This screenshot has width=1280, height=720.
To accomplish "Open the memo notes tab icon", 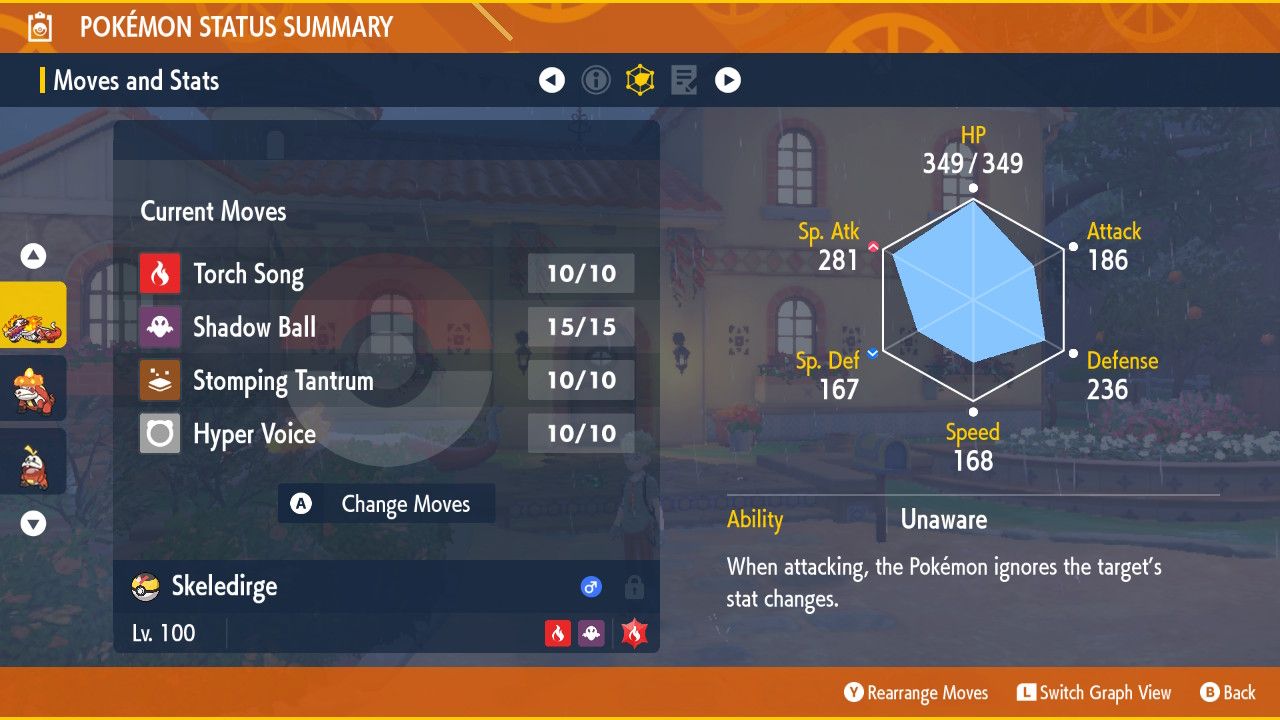I will [684, 80].
